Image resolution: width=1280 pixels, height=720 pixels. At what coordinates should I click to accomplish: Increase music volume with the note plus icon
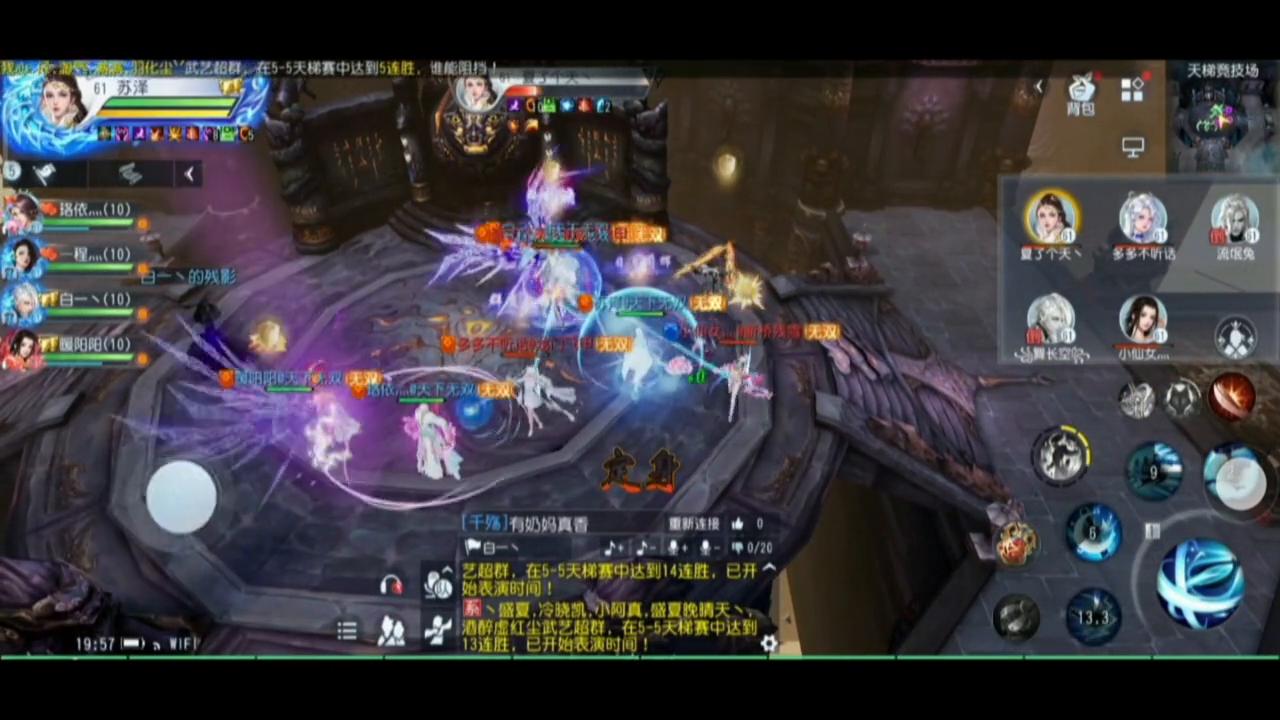[x=615, y=547]
